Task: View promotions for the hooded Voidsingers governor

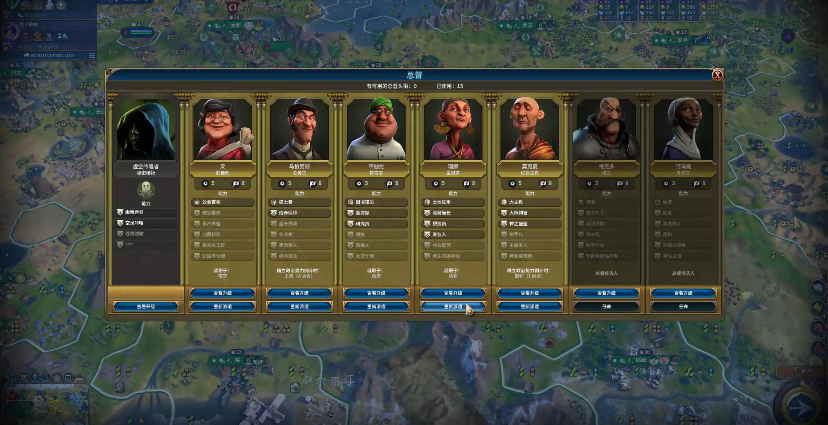Action: pos(145,306)
